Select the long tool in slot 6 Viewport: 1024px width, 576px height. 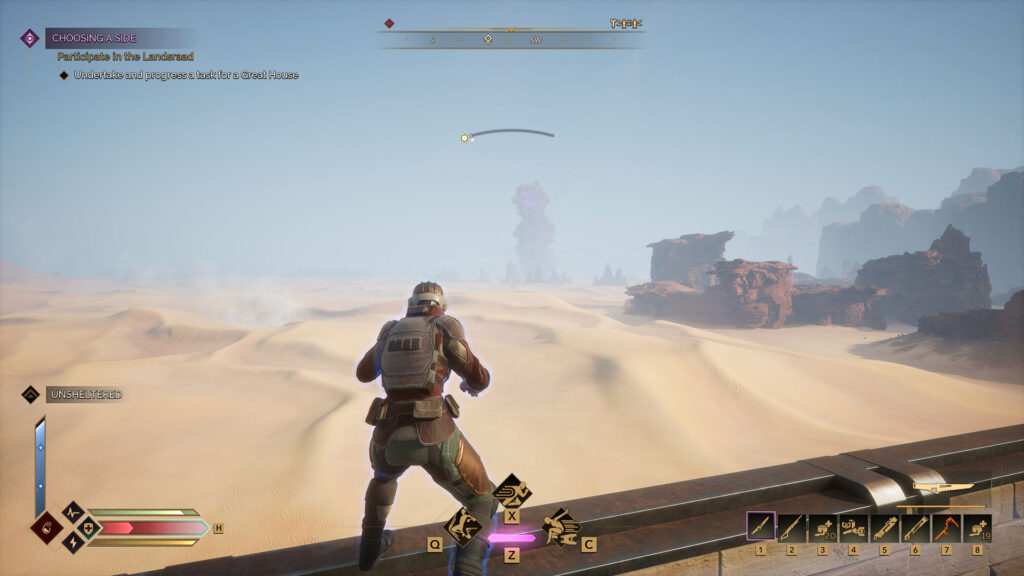point(915,527)
